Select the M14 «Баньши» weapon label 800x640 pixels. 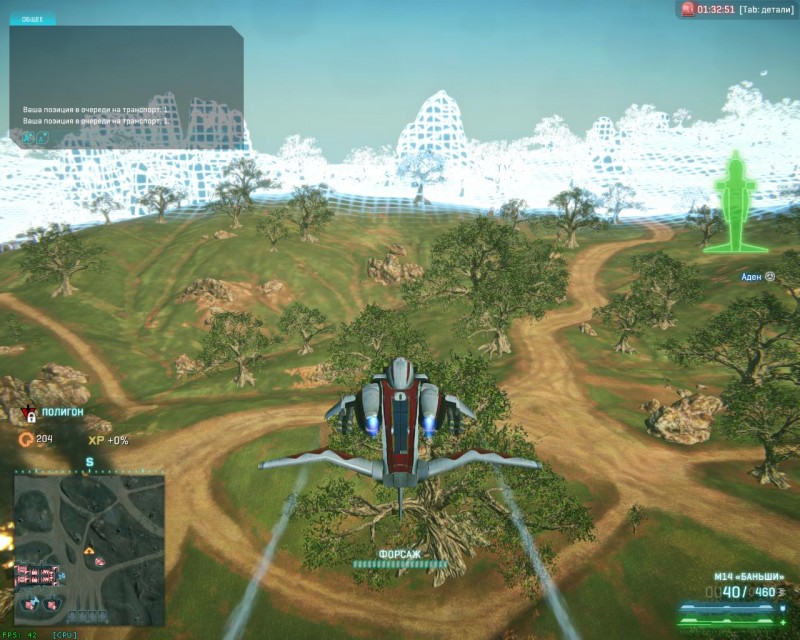pos(748,577)
